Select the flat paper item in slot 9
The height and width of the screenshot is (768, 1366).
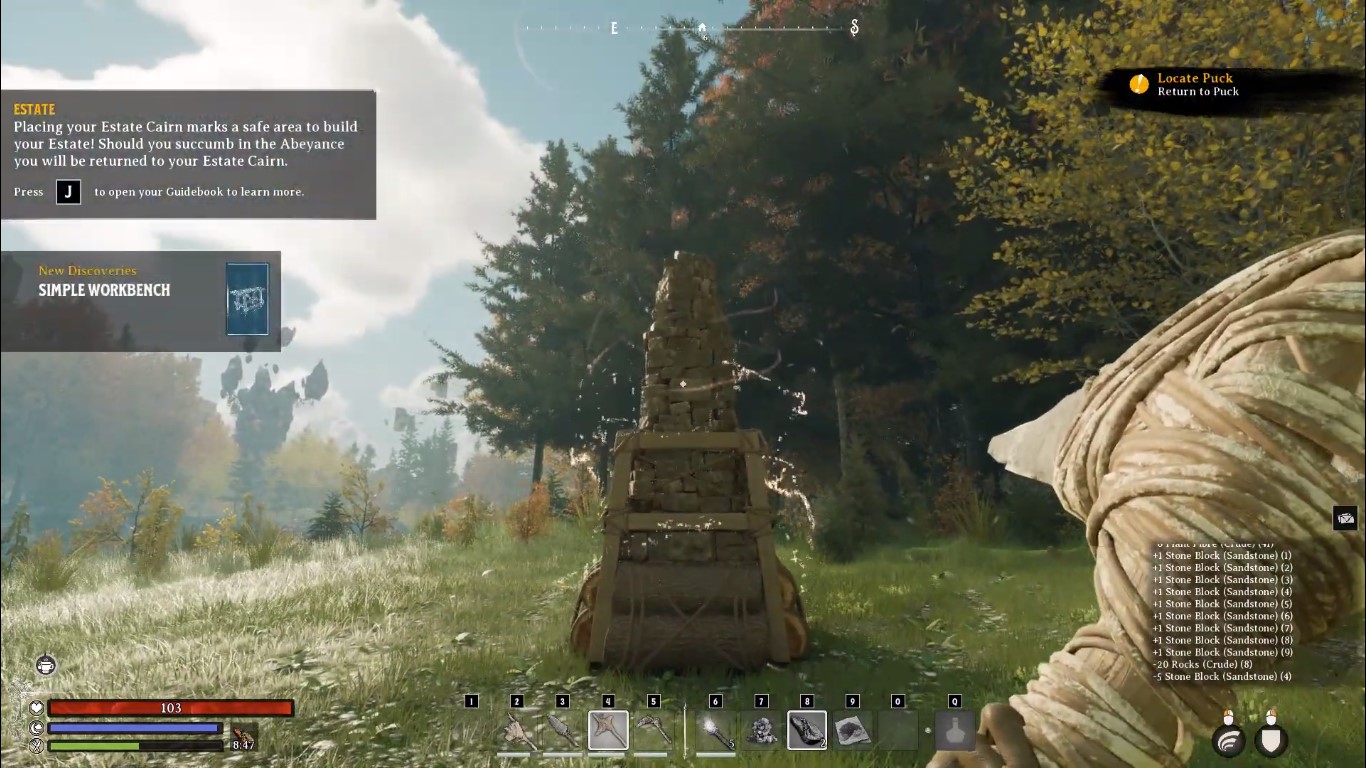[852, 731]
